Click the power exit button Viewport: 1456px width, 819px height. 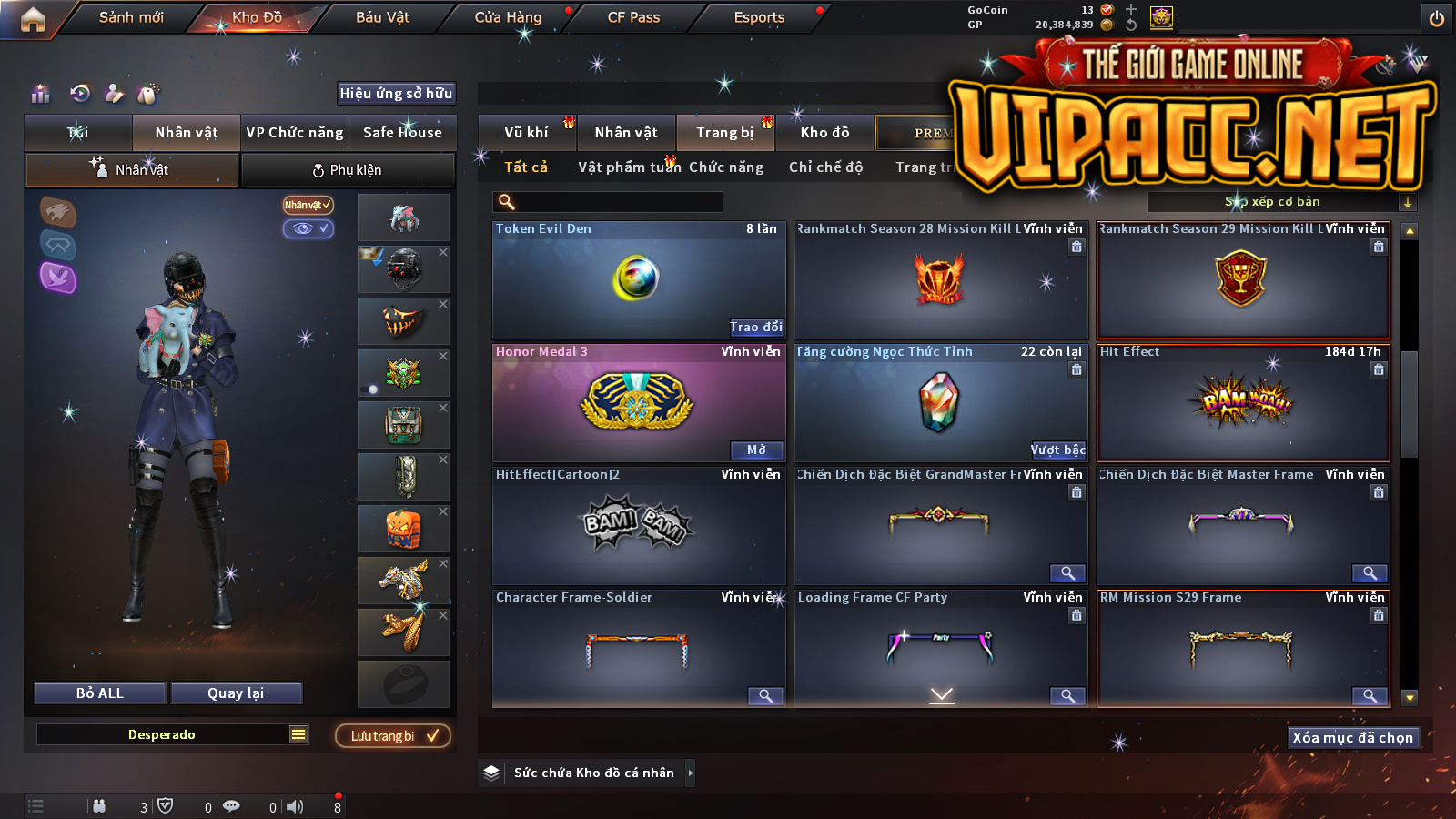pyautogui.click(x=1437, y=18)
